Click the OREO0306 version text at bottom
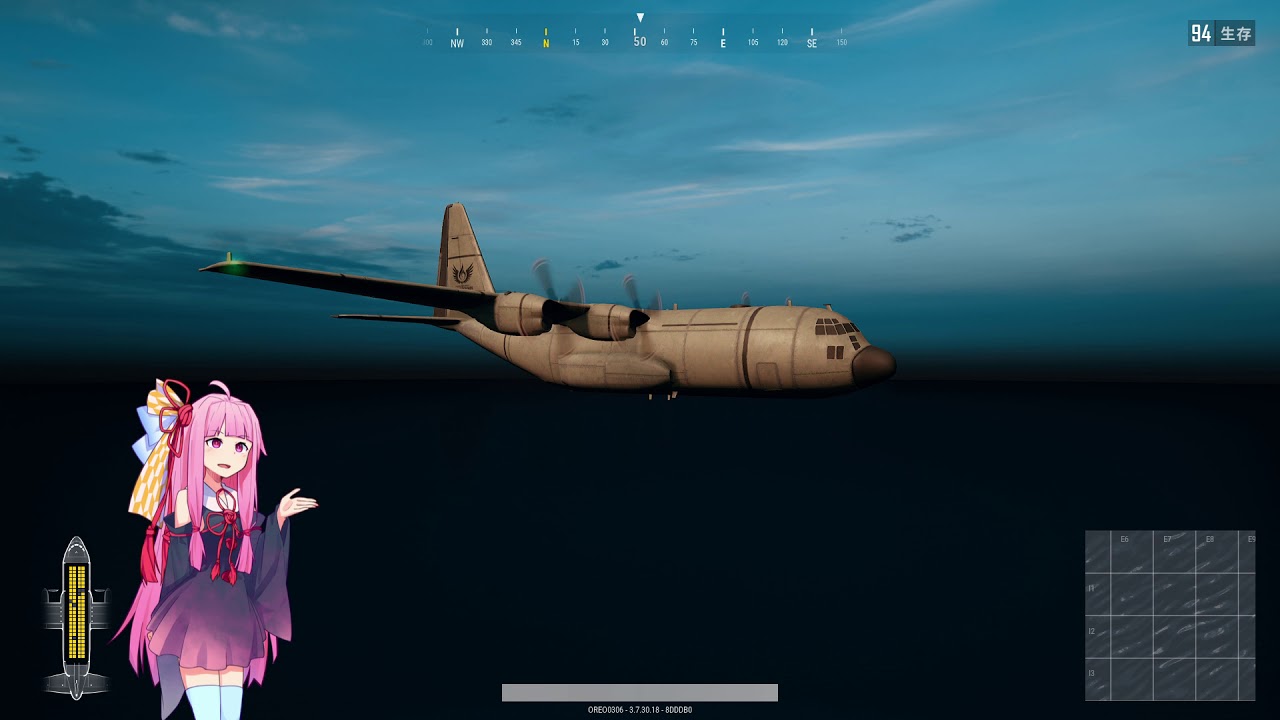Viewport: 1280px width, 720px height. coord(640,707)
